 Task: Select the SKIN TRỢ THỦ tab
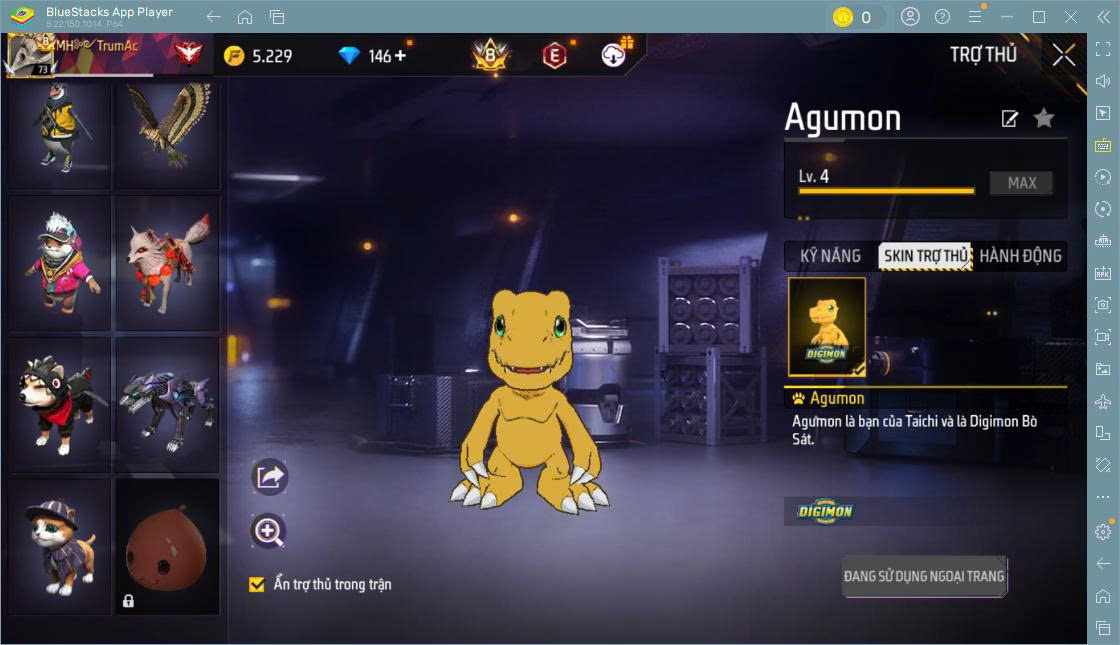925,256
